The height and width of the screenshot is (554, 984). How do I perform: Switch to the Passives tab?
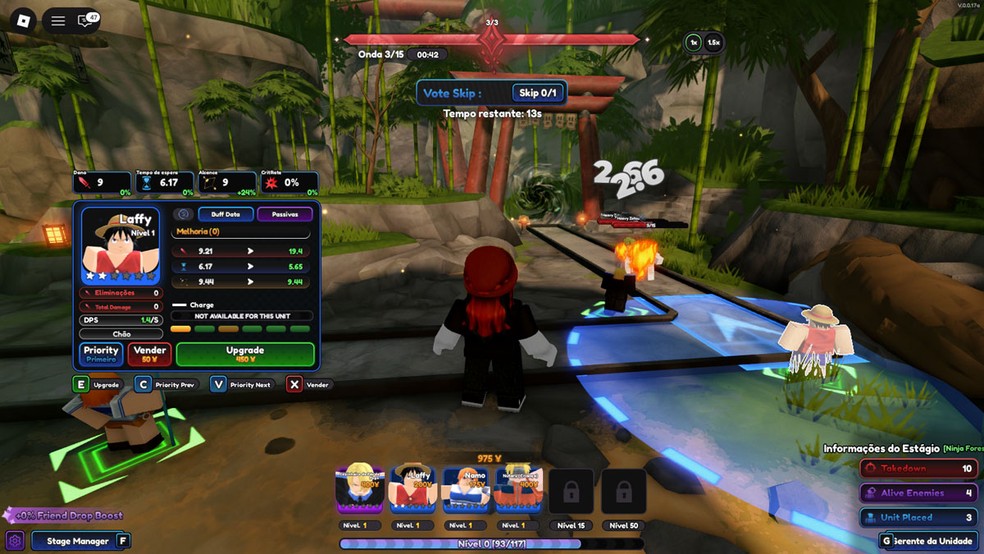(x=285, y=214)
